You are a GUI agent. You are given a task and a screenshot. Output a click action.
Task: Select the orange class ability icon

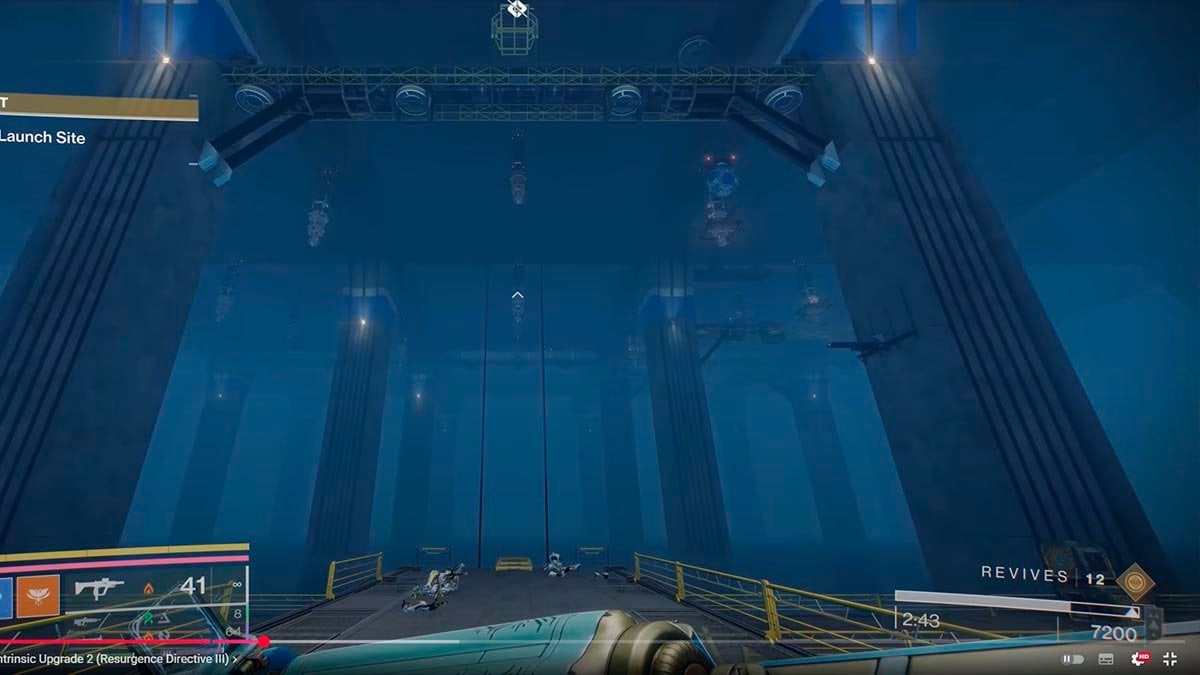(x=38, y=596)
